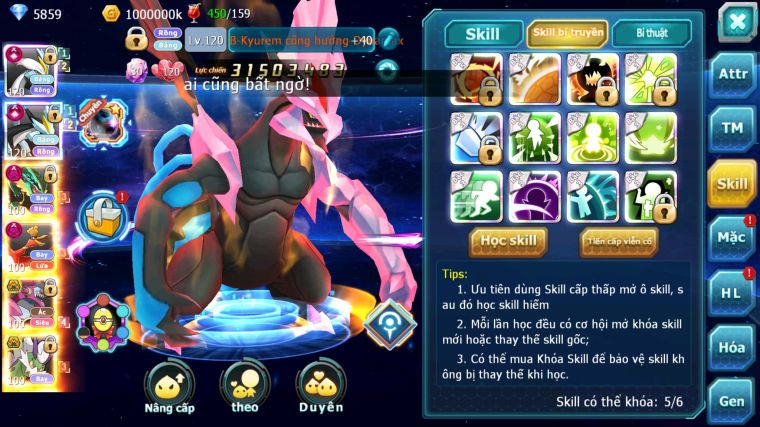Tap the diamond-shaped blue target icon

[388, 321]
